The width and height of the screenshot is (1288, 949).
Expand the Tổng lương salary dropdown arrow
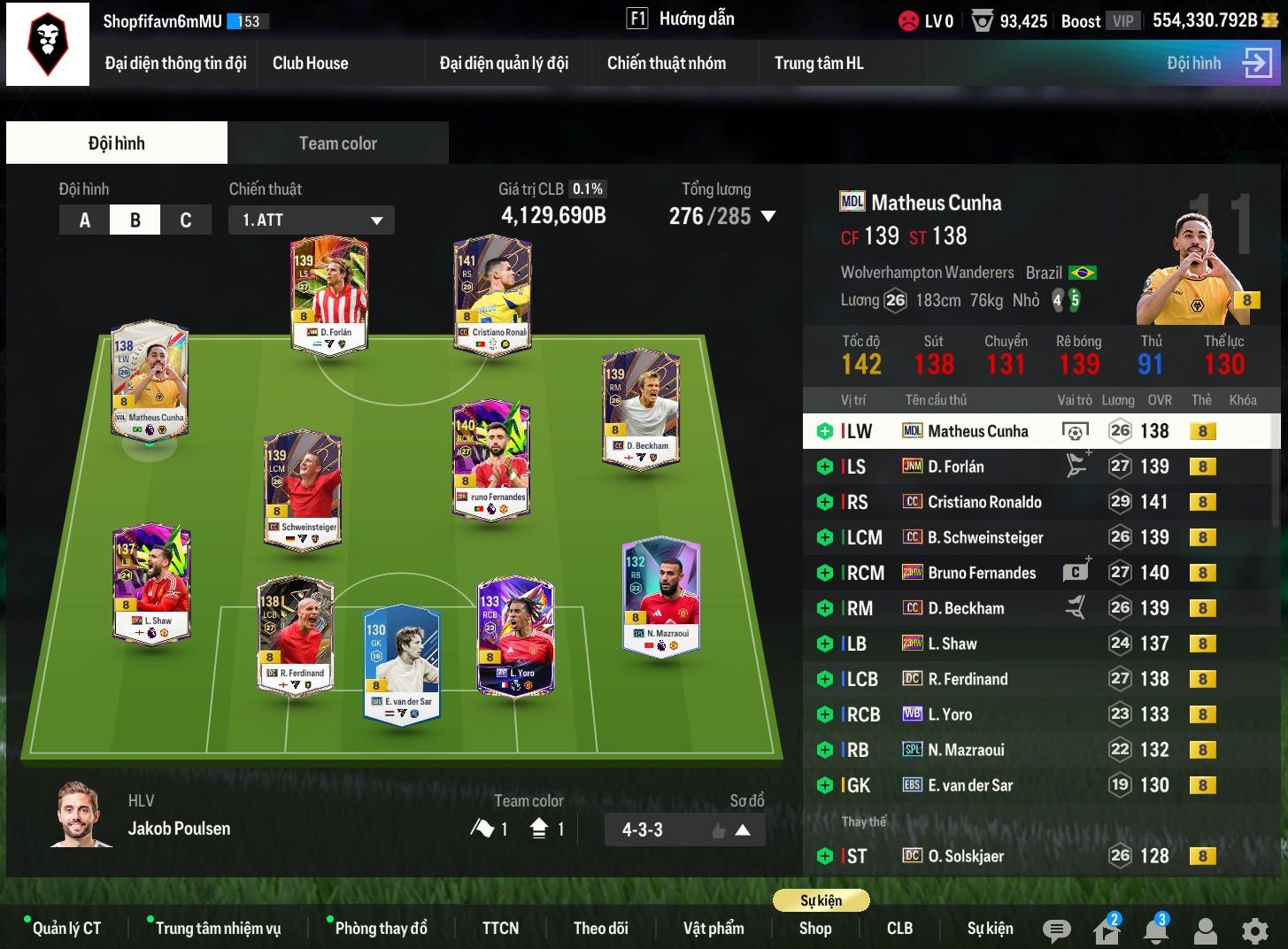pyautogui.click(x=768, y=216)
